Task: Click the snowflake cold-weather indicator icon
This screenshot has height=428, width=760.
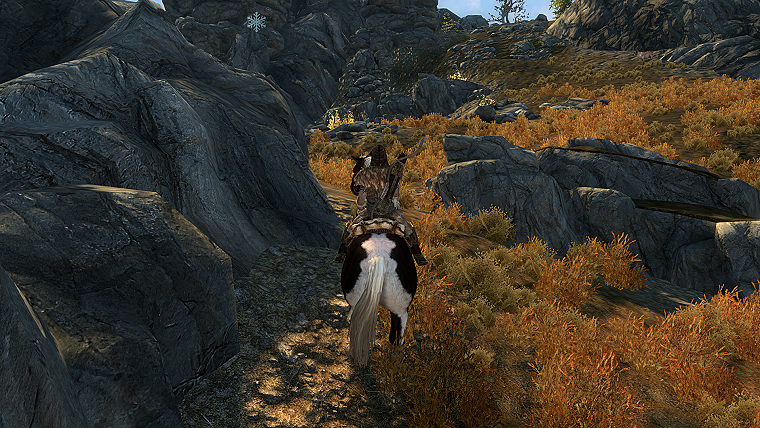Action: [256, 21]
